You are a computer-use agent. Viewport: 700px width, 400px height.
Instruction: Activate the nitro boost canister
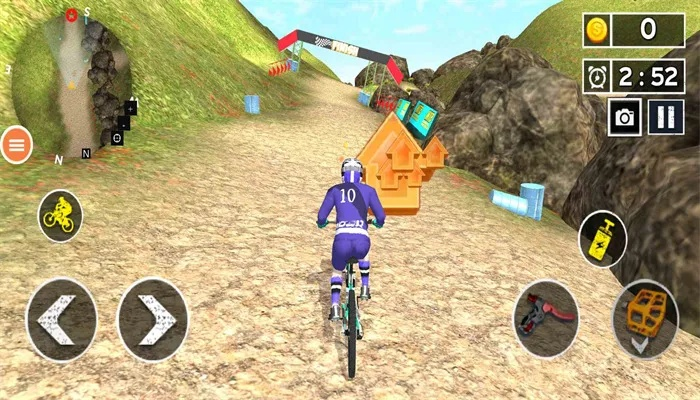click(x=602, y=238)
